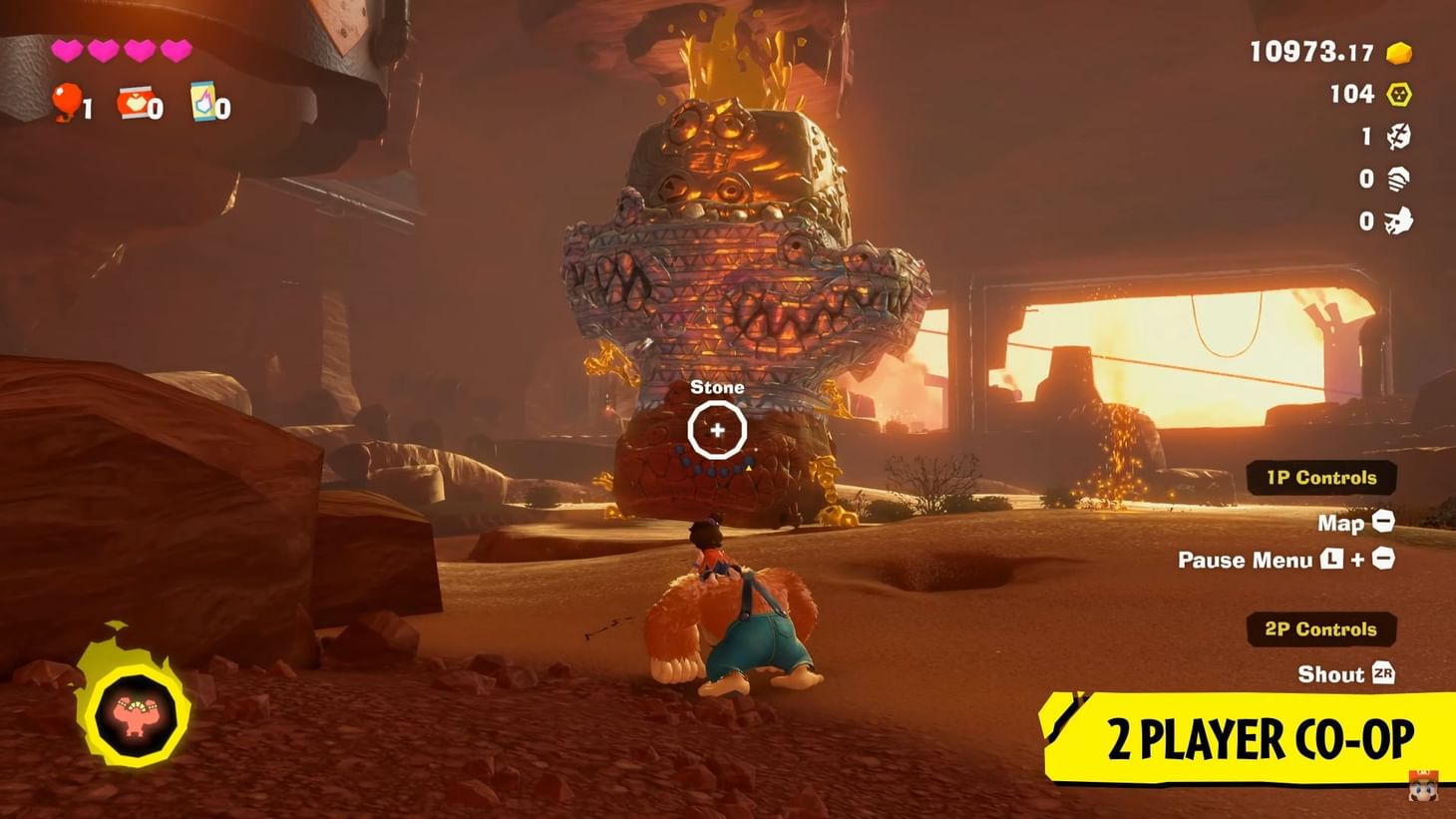The image size is (1456, 819).
Task: Click the Stone crosshair reticle
Action: click(718, 429)
